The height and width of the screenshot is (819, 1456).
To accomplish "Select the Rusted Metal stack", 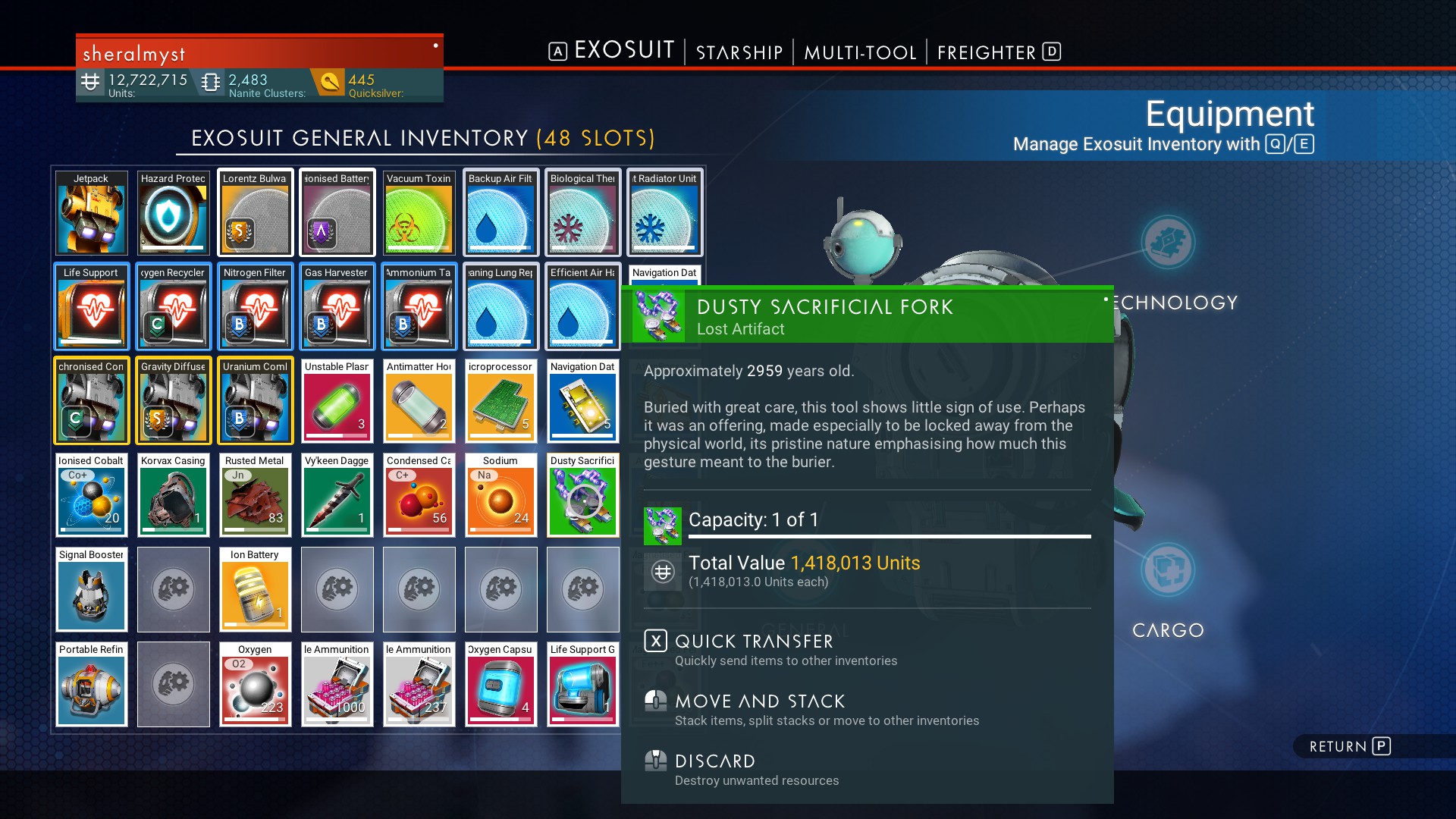I will click(x=255, y=495).
